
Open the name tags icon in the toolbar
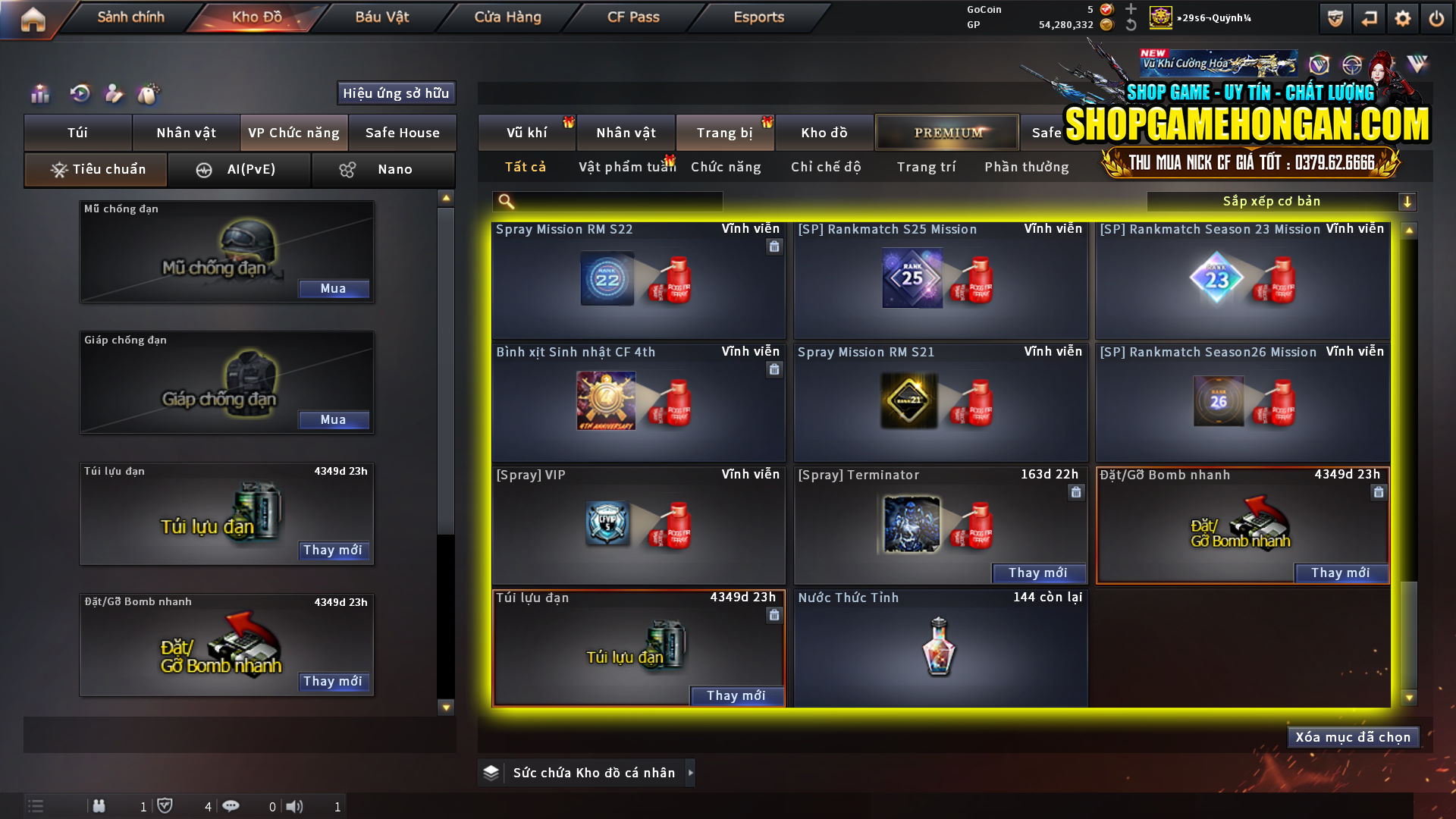point(149,93)
